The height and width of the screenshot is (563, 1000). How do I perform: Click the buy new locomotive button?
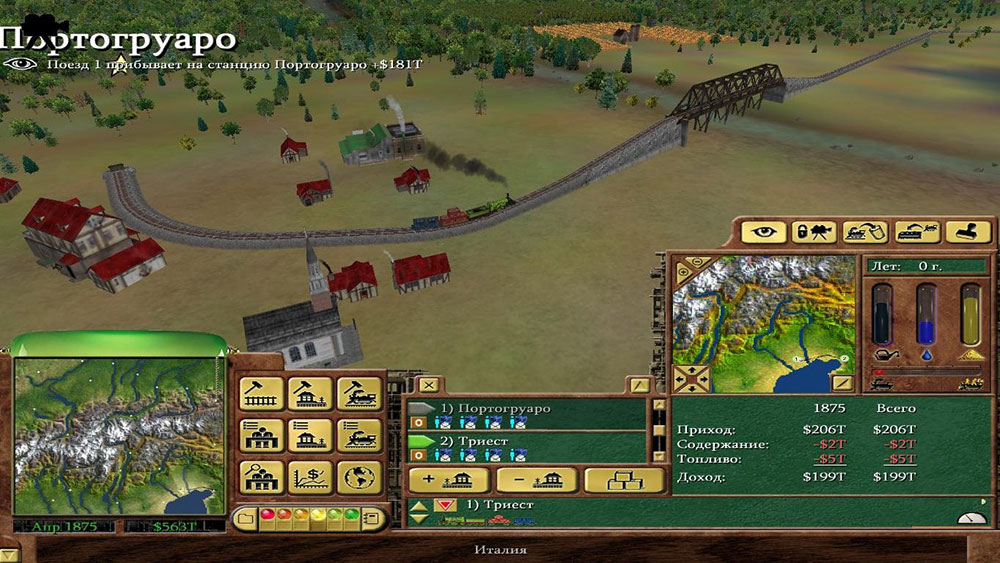[359, 394]
